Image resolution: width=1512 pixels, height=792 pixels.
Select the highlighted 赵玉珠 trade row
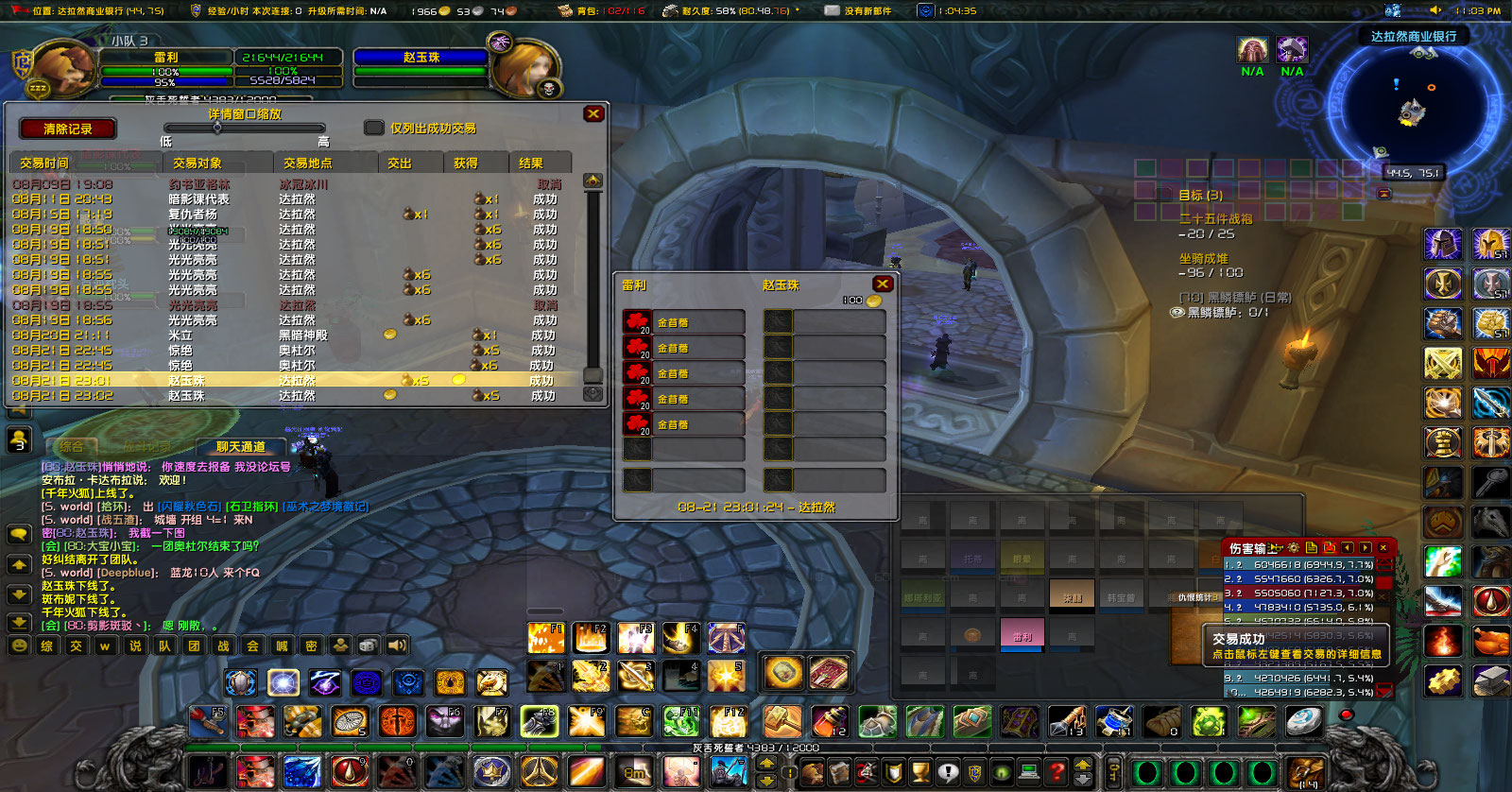coord(283,381)
